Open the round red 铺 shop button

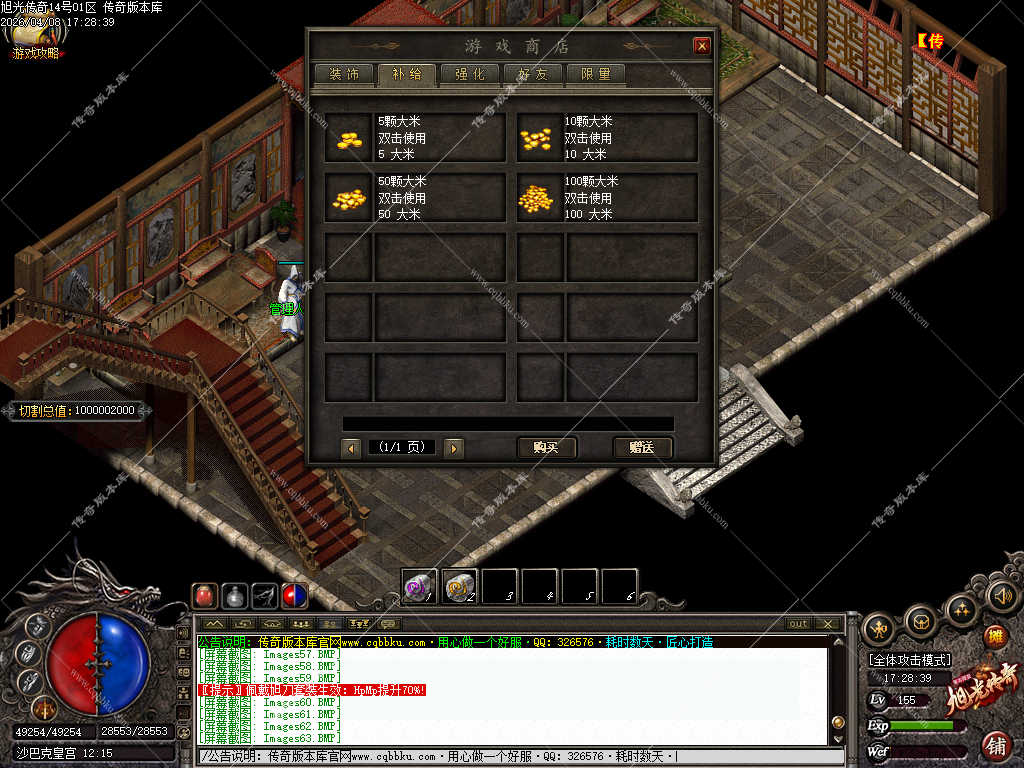(996, 744)
